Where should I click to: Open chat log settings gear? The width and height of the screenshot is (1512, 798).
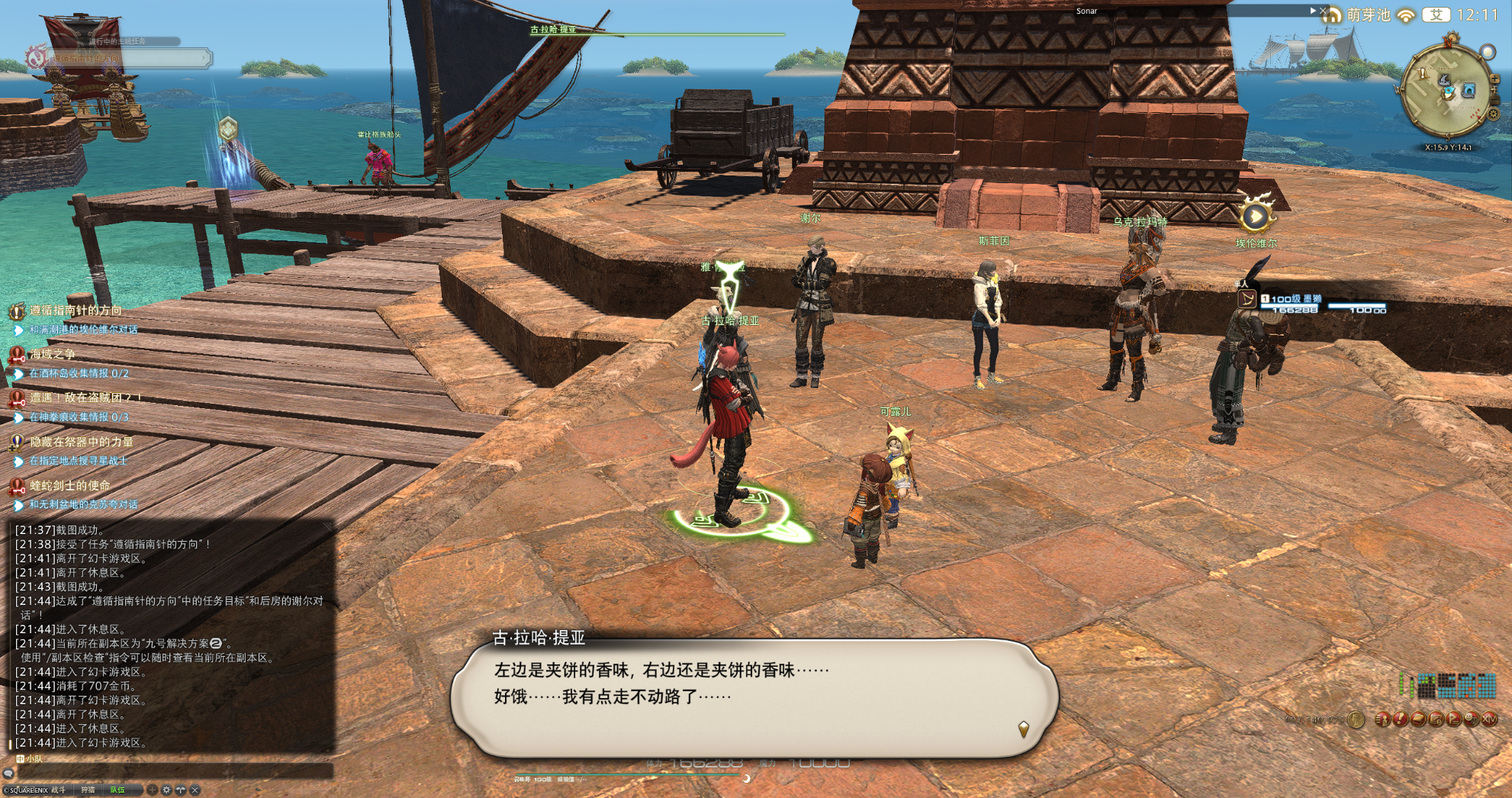166,790
